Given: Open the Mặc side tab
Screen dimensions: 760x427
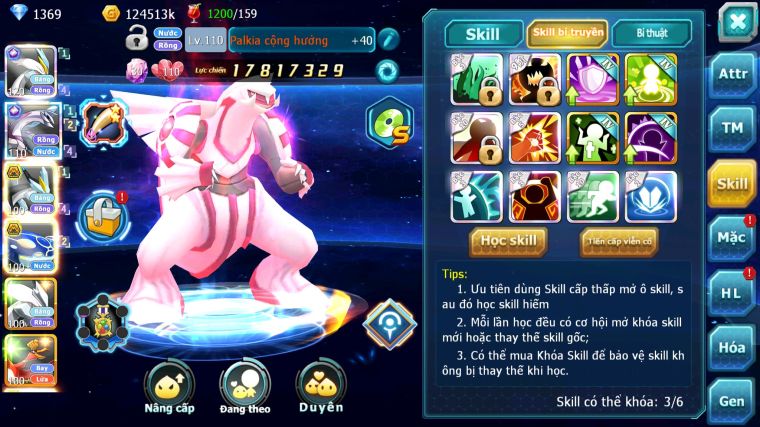Looking at the screenshot, I should (x=732, y=238).
